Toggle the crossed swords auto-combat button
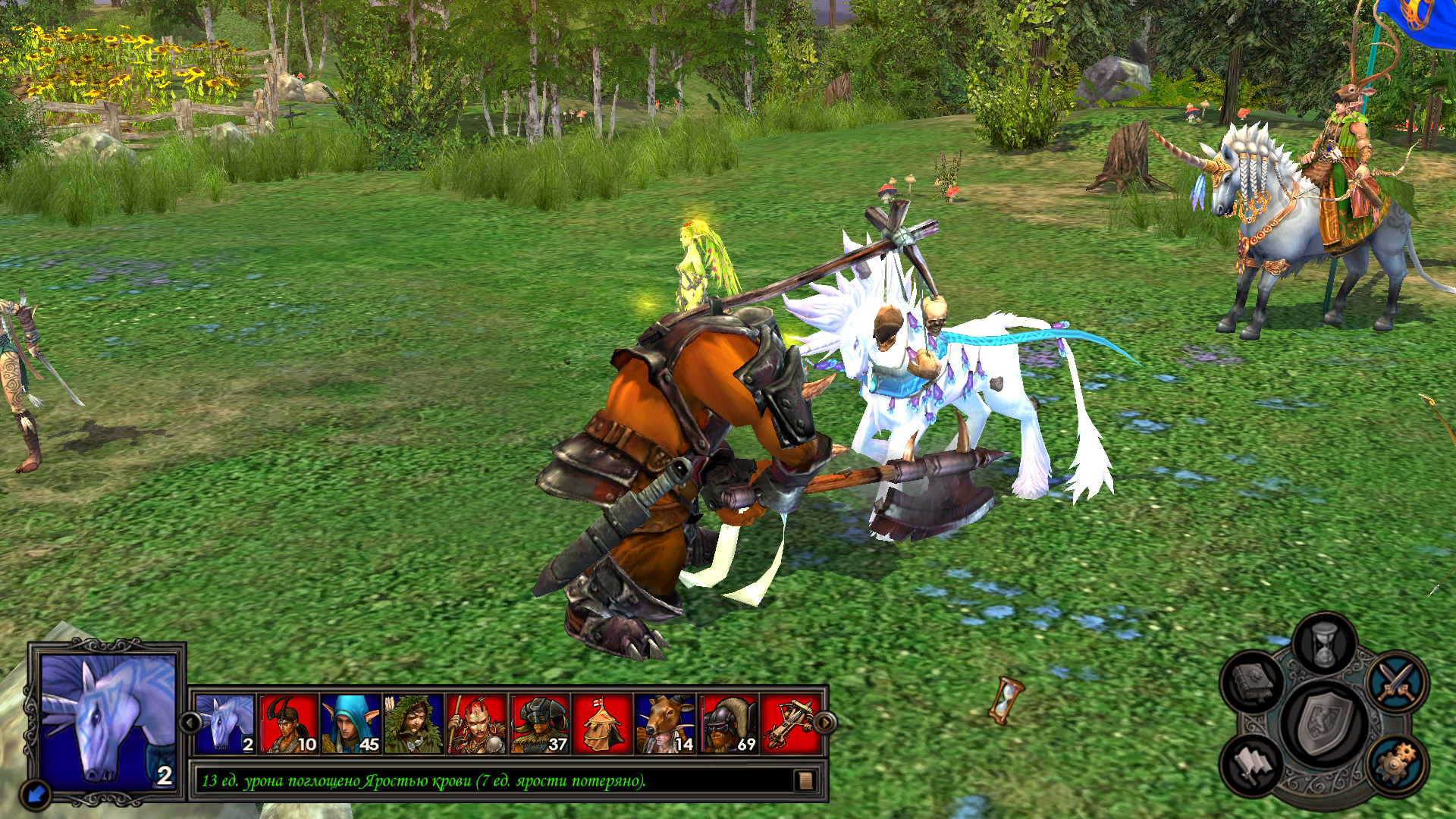This screenshot has width=1456, height=819. (1397, 680)
